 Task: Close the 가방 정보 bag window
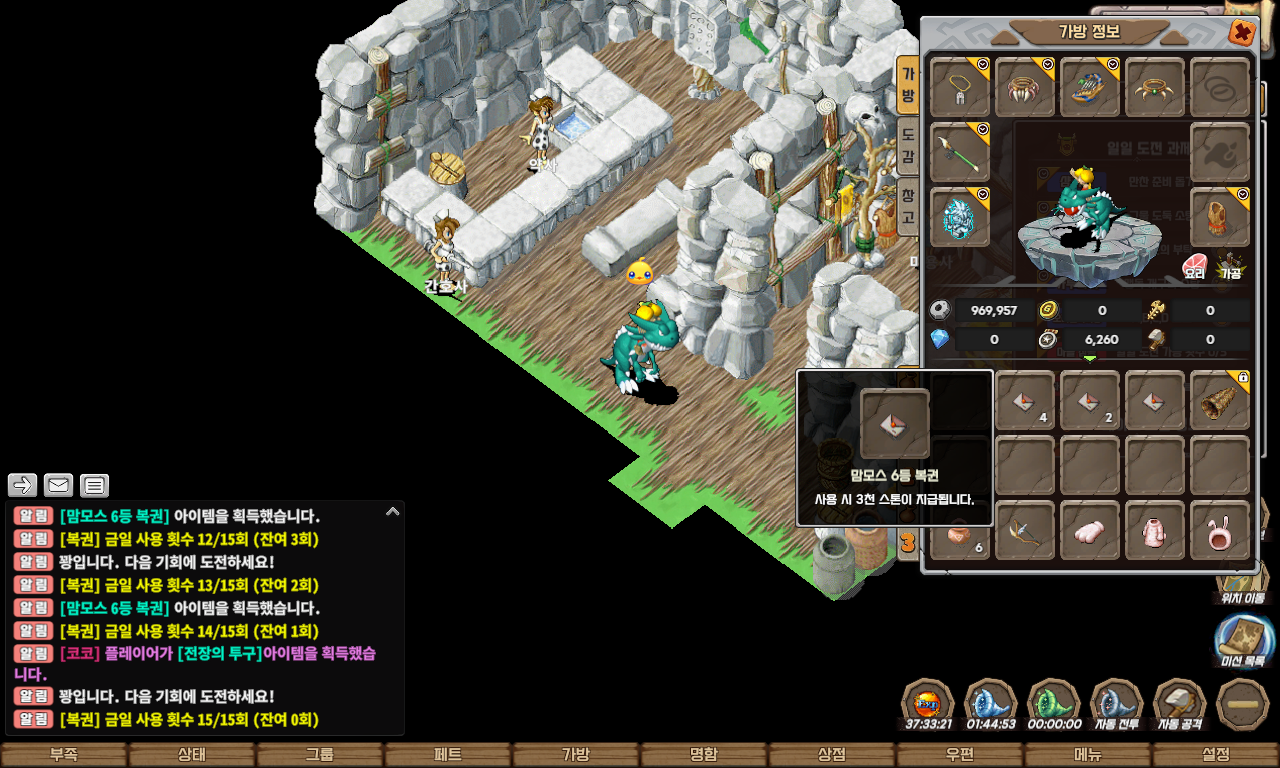(1242, 33)
